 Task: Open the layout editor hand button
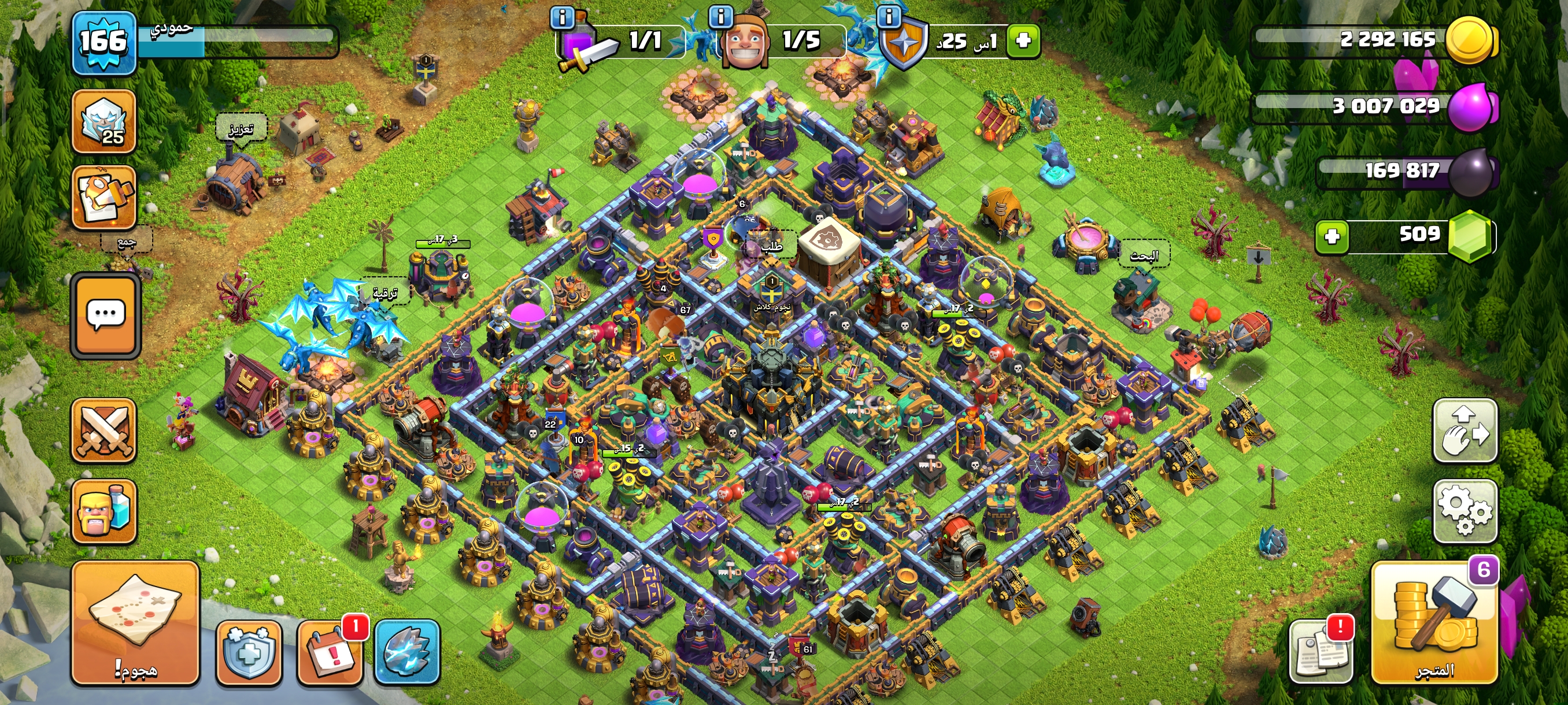tap(1465, 431)
